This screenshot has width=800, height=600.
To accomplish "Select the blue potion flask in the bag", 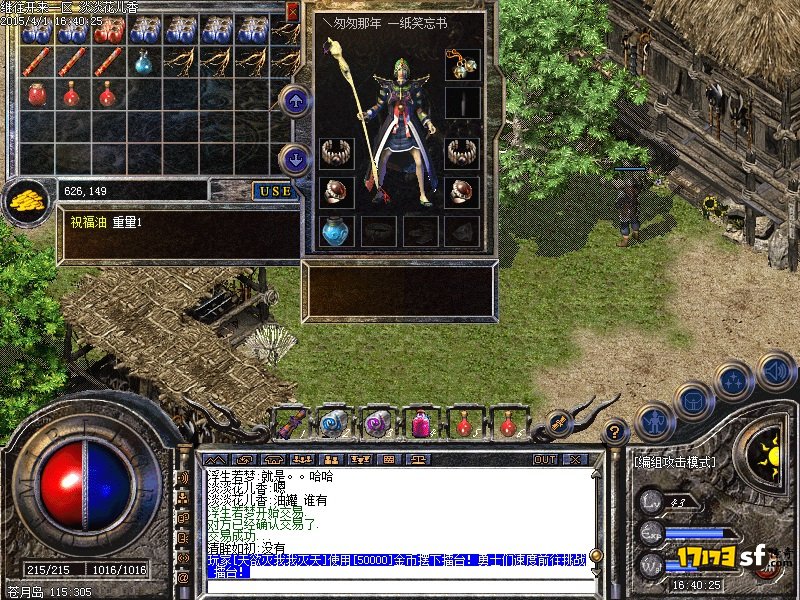I will [145, 62].
